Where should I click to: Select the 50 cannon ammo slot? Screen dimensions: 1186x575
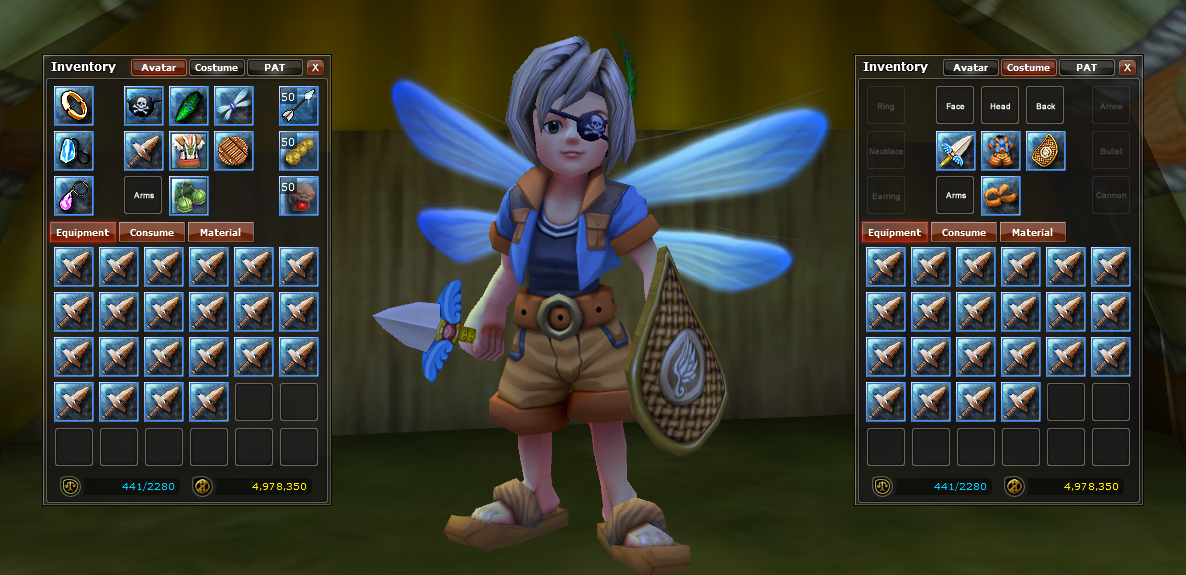(298, 195)
